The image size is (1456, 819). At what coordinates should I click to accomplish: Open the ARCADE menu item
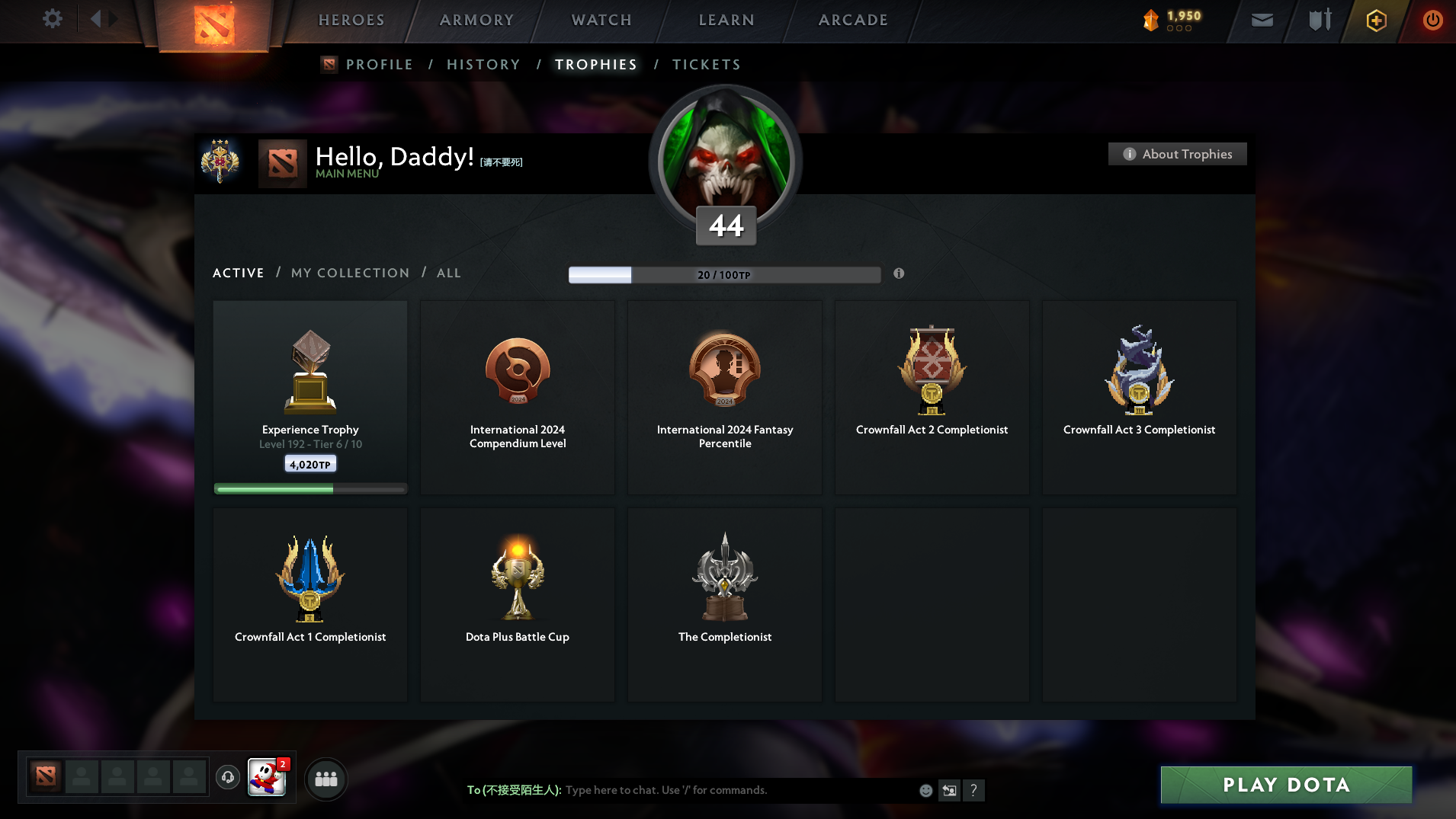click(x=852, y=19)
